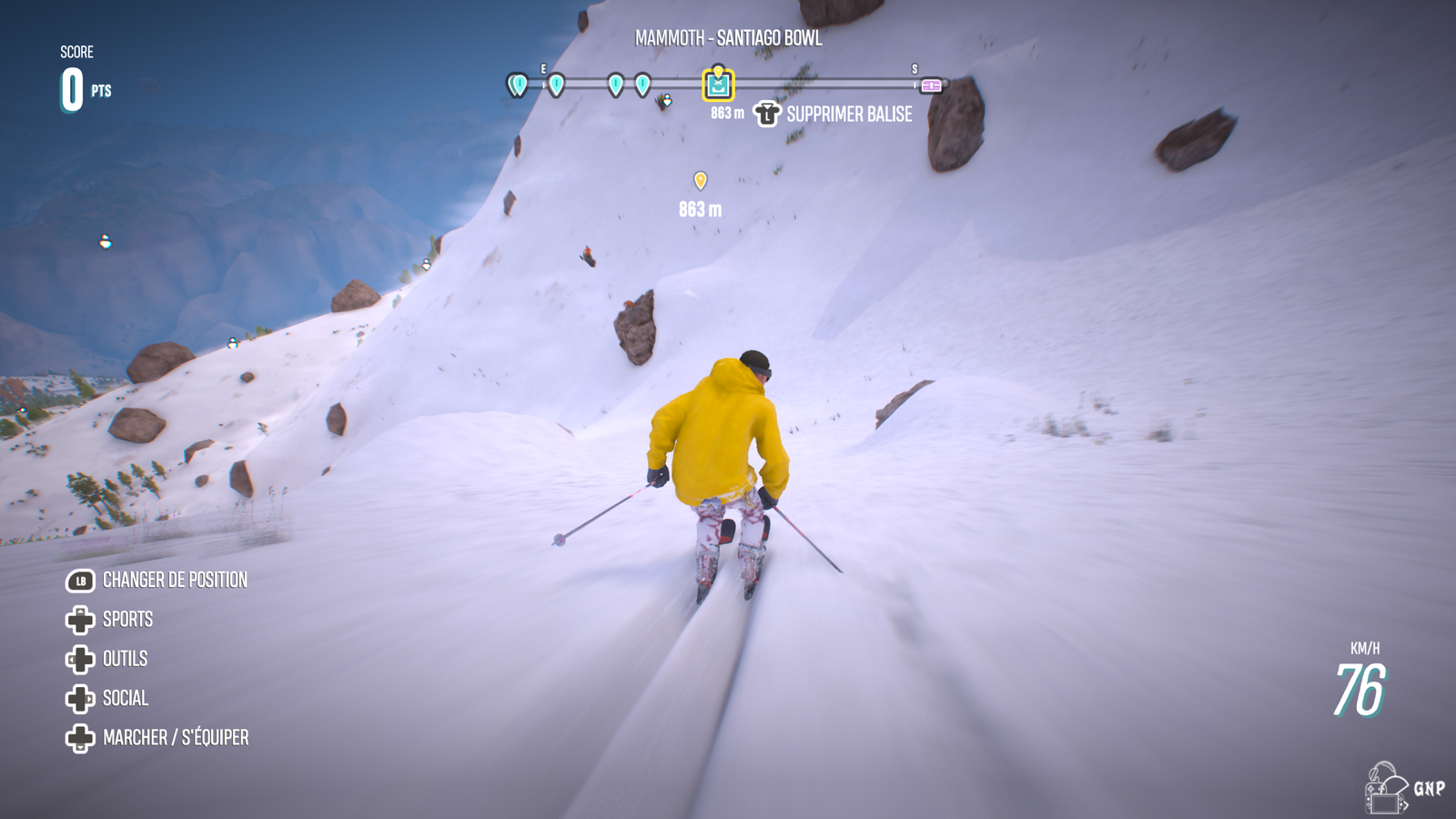
Task: Select the yellow waypoint pin showing 863 m
Action: (x=700, y=181)
